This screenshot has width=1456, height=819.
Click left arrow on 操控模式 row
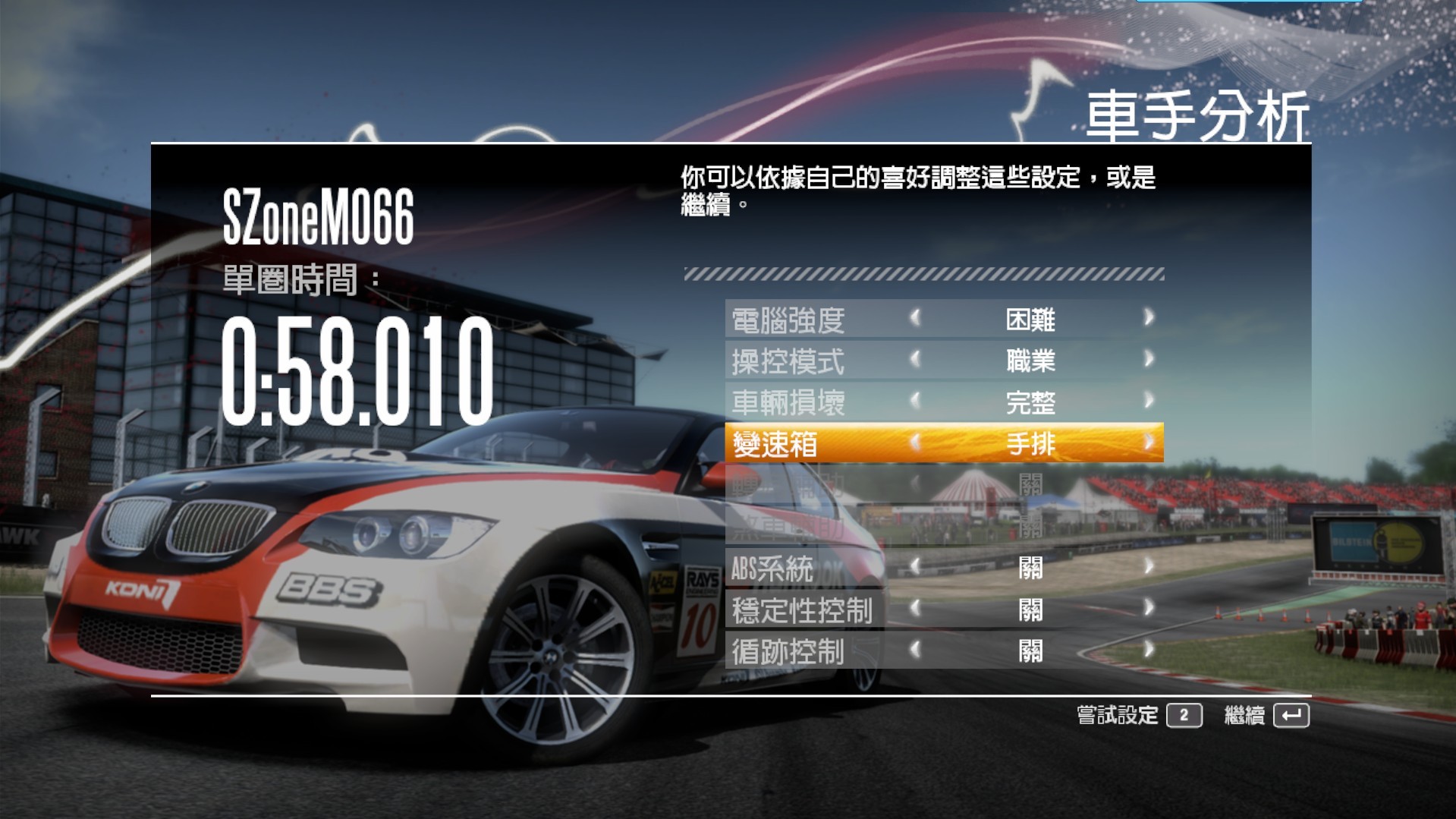tap(915, 358)
